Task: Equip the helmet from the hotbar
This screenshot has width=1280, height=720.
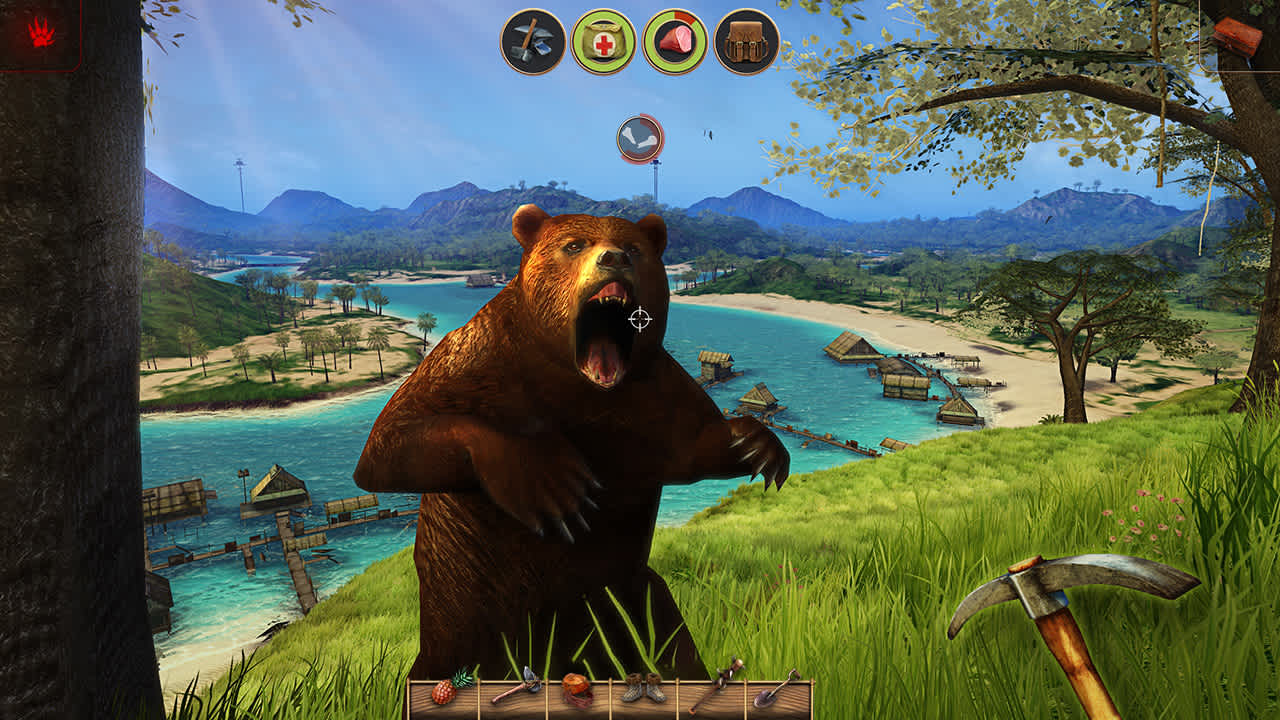Action: [575, 690]
